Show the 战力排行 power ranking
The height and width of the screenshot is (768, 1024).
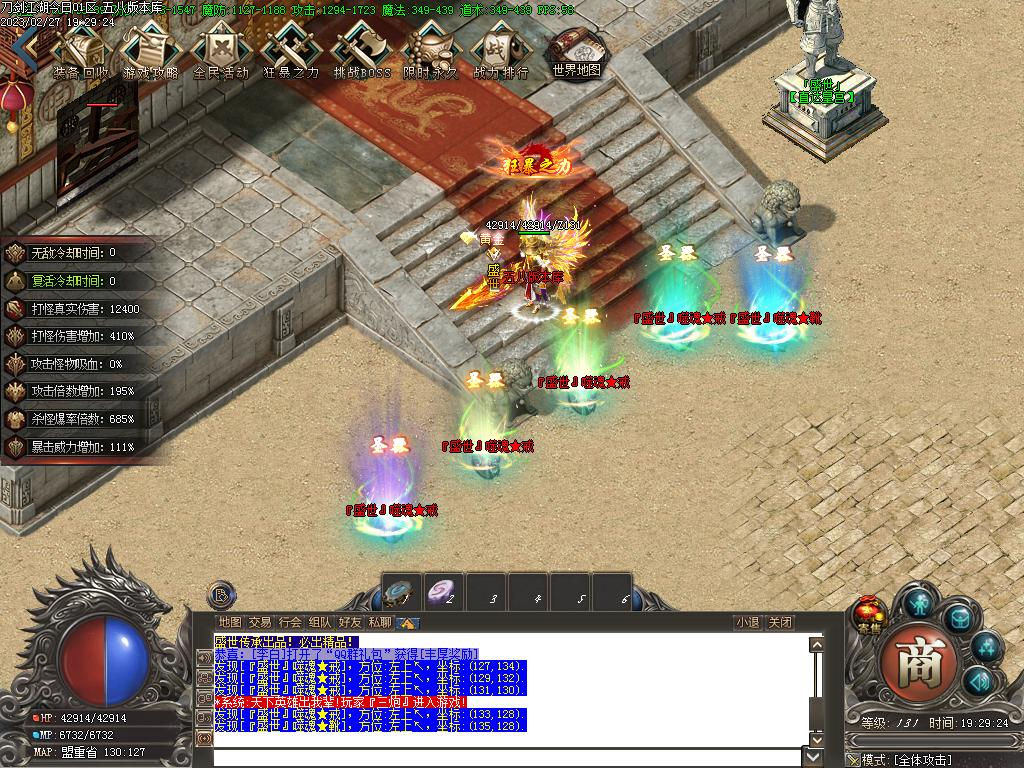tap(500, 48)
